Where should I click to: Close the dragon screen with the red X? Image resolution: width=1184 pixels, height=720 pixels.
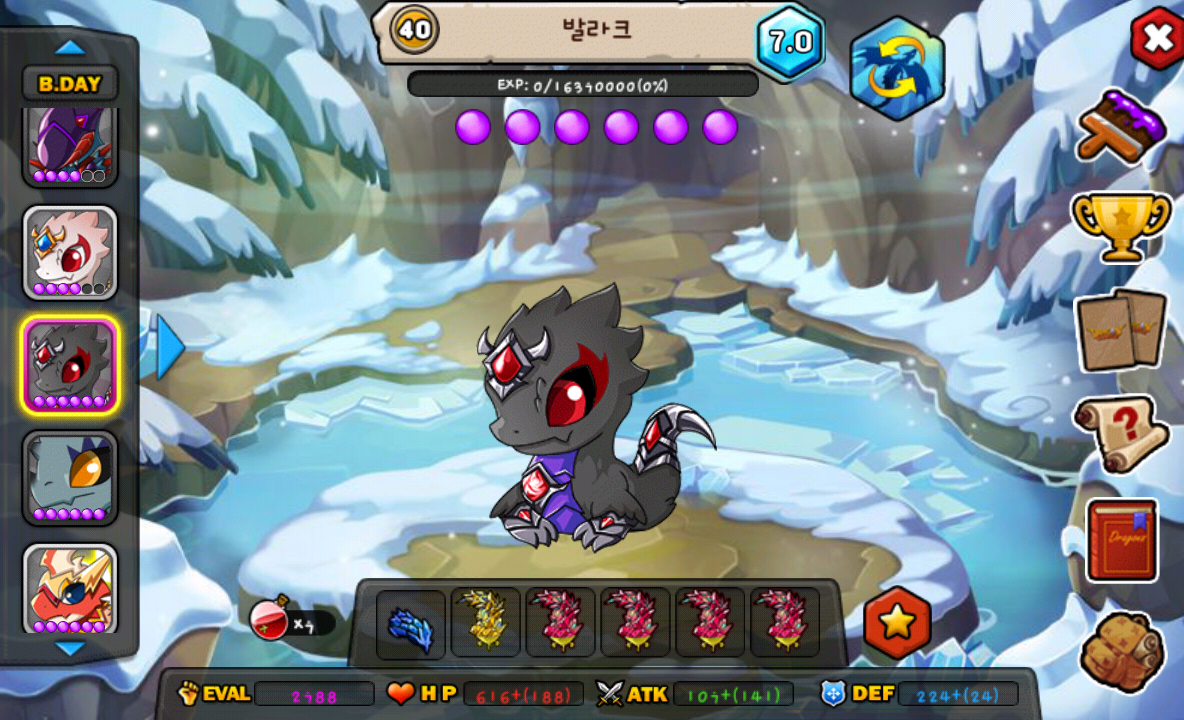tap(1157, 38)
